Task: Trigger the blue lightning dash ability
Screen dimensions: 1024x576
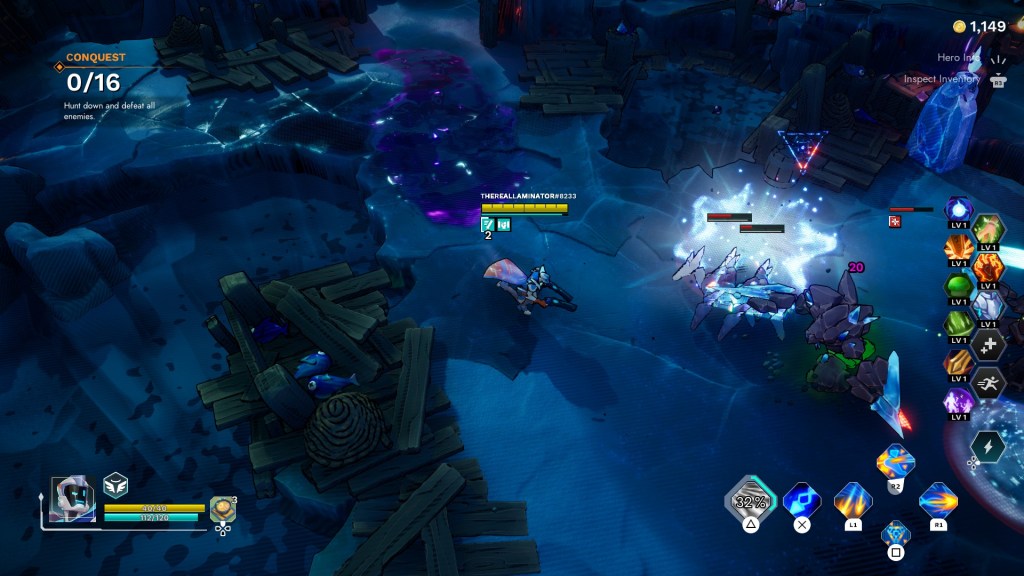Action: tap(801, 499)
